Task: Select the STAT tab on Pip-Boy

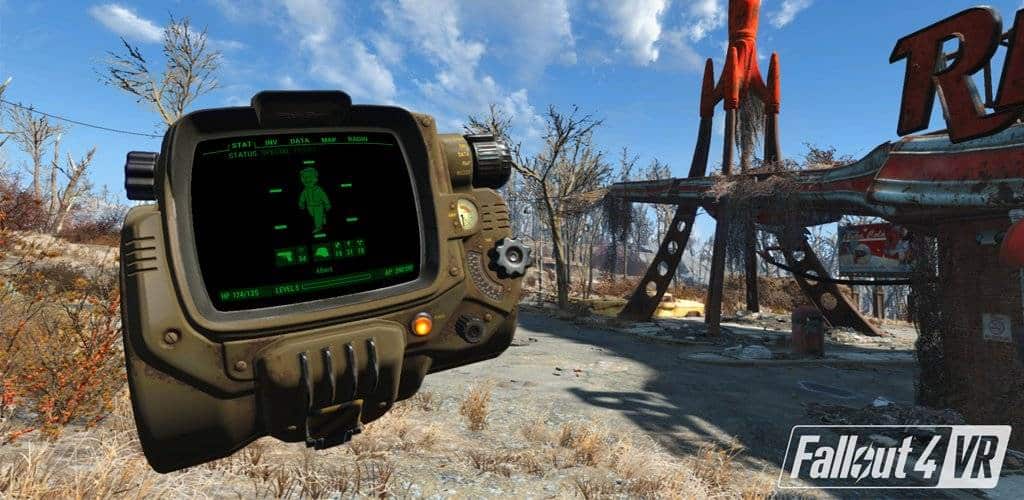Action: tap(242, 144)
